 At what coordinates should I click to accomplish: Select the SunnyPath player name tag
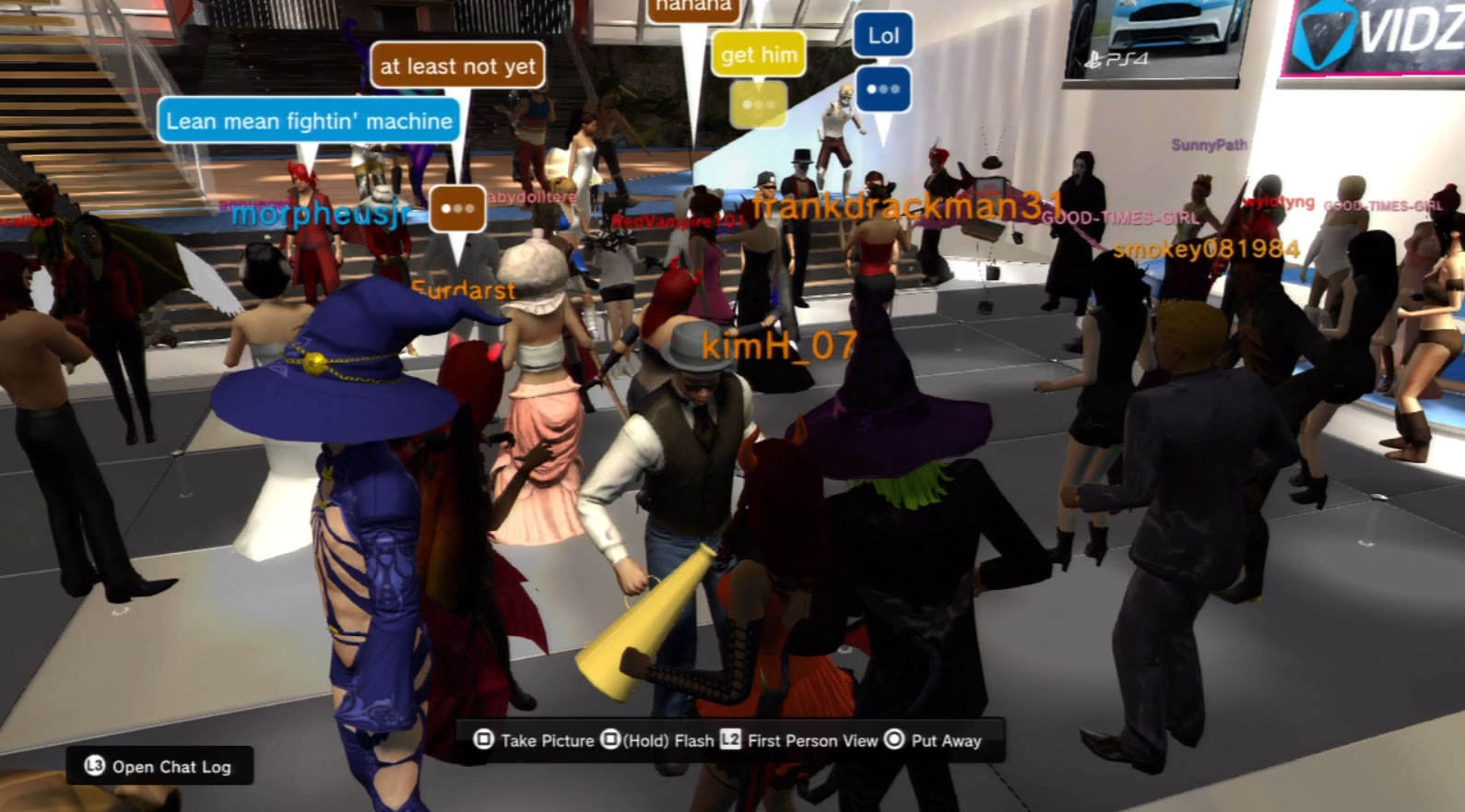pyautogui.click(x=1208, y=145)
